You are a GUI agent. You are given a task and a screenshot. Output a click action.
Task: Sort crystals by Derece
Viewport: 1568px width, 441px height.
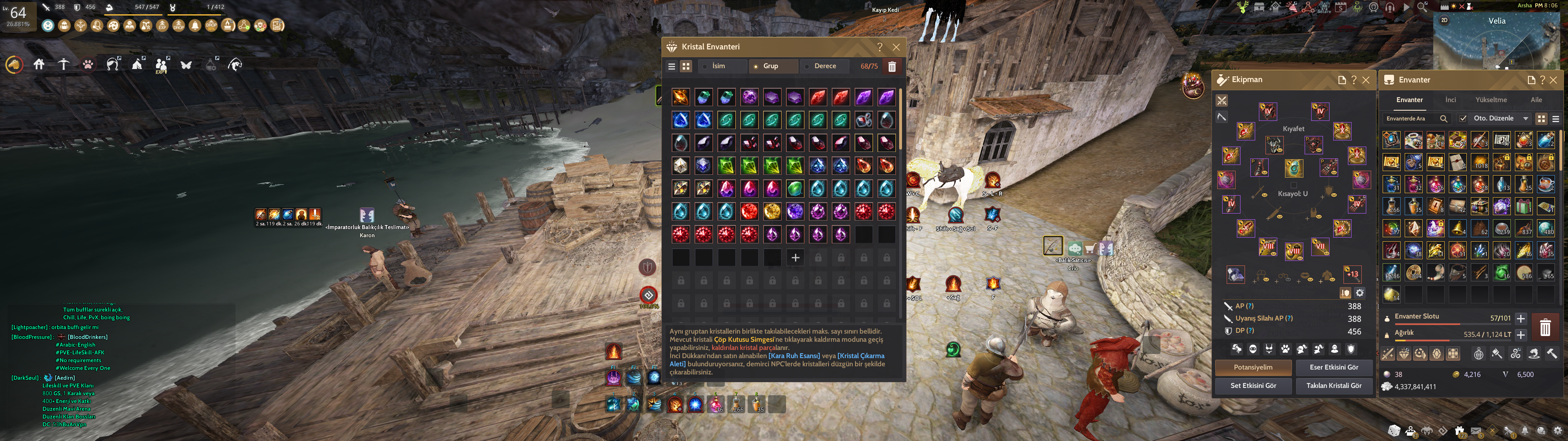[x=825, y=67]
